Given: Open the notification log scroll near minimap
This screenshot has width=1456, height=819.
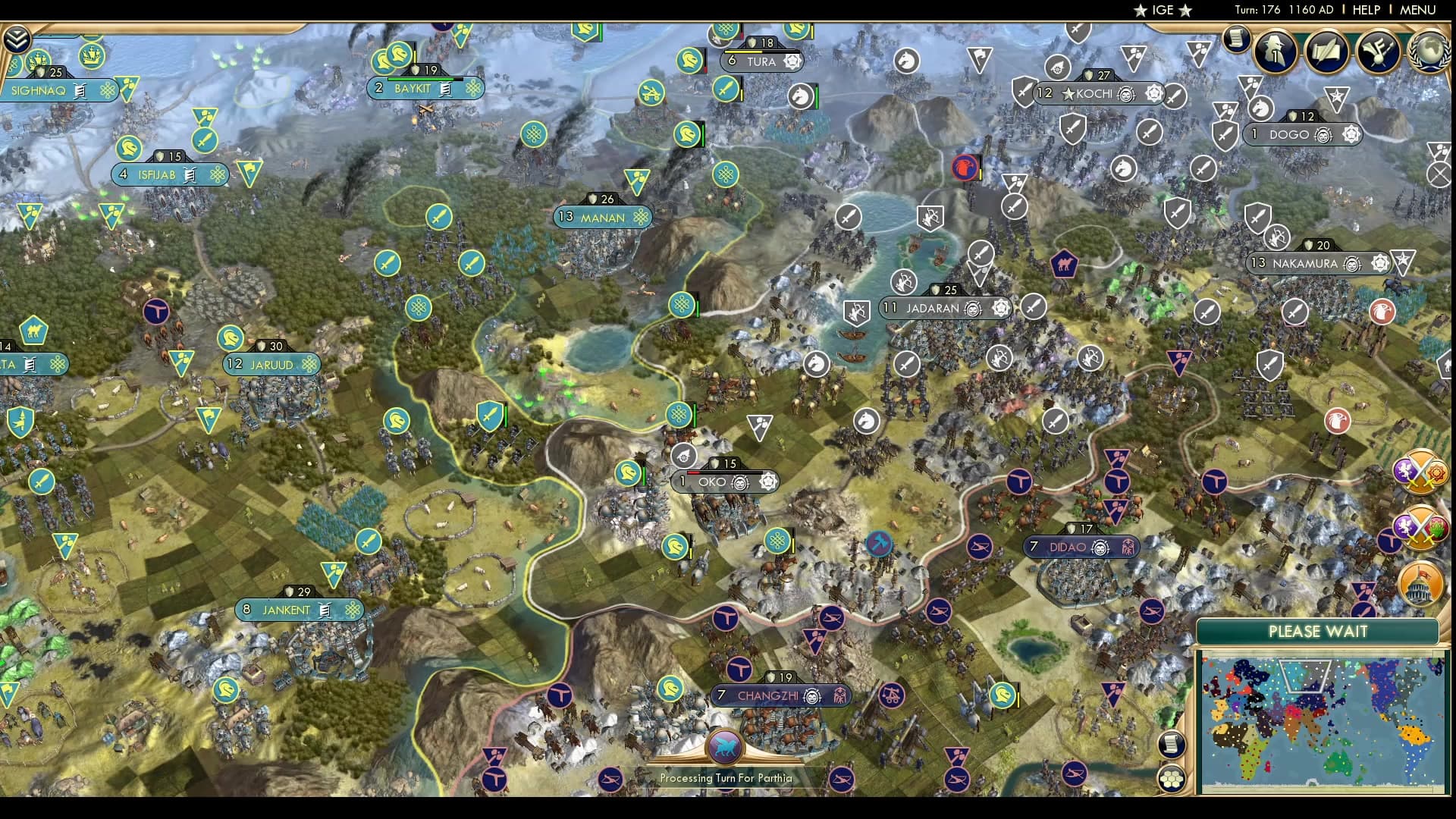Looking at the screenshot, I should (x=1172, y=745).
